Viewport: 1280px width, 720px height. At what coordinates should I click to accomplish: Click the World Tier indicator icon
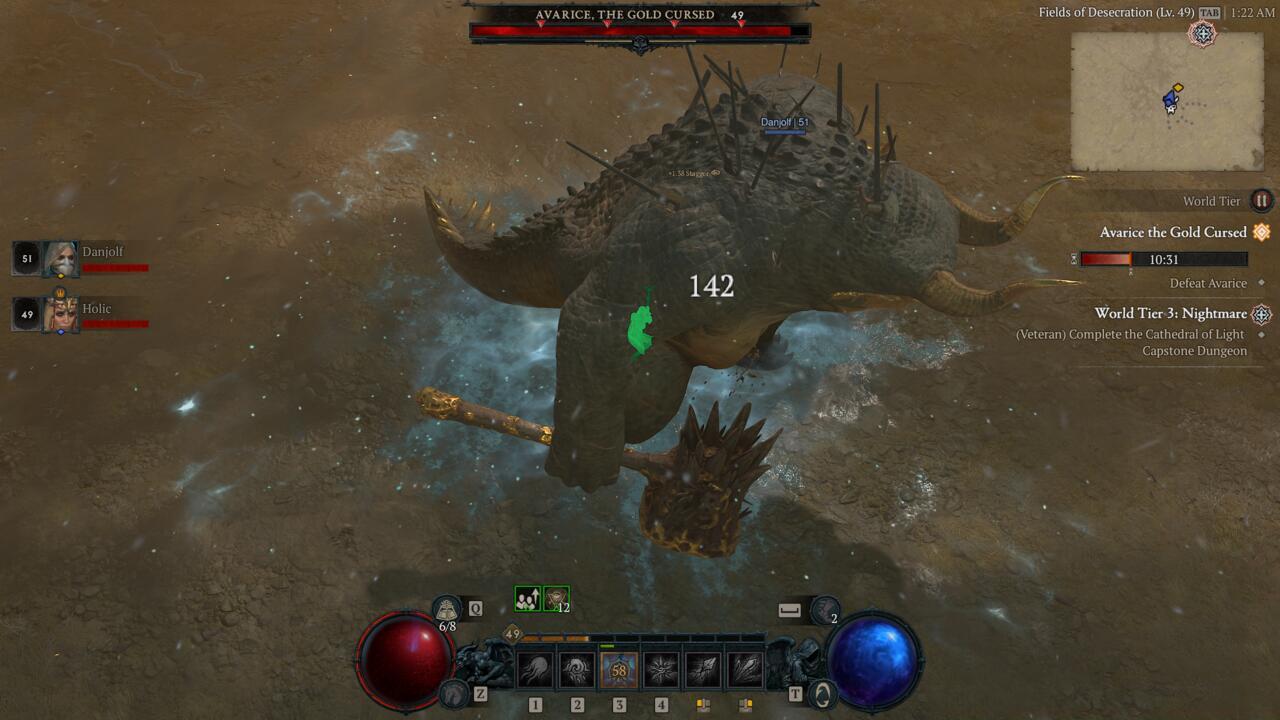1262,201
